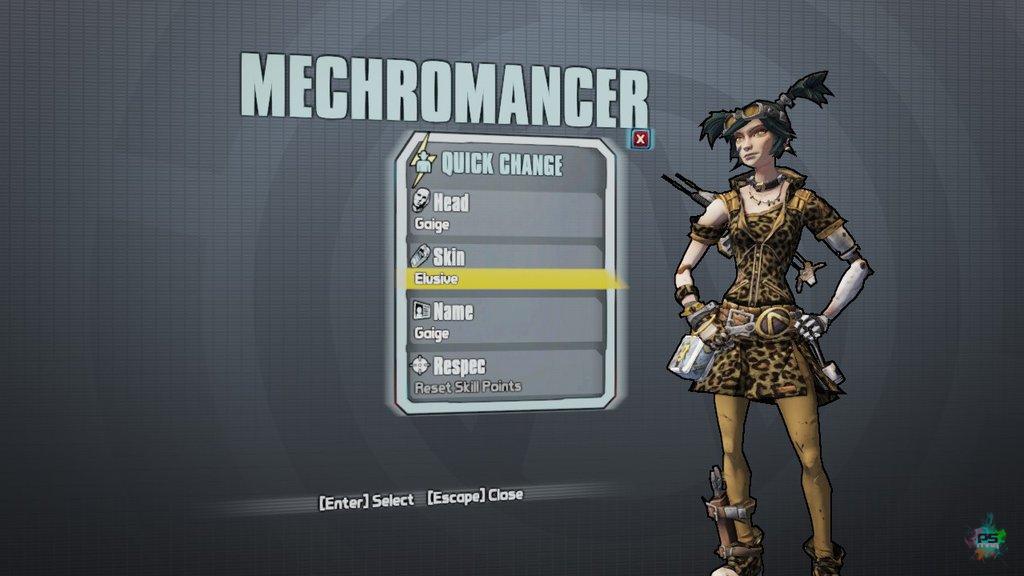1024x576 pixels.
Task: Choose the Name entry to rename Gaige
Action: click(x=505, y=321)
